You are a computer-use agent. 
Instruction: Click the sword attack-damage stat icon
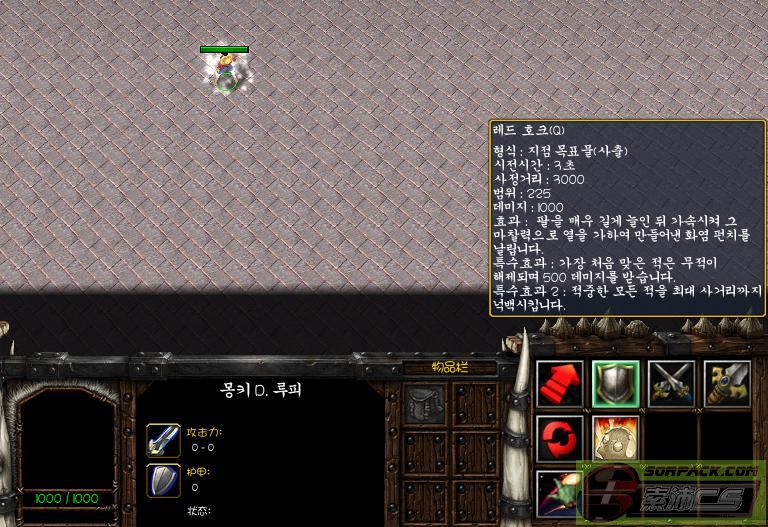pyautogui.click(x=163, y=439)
